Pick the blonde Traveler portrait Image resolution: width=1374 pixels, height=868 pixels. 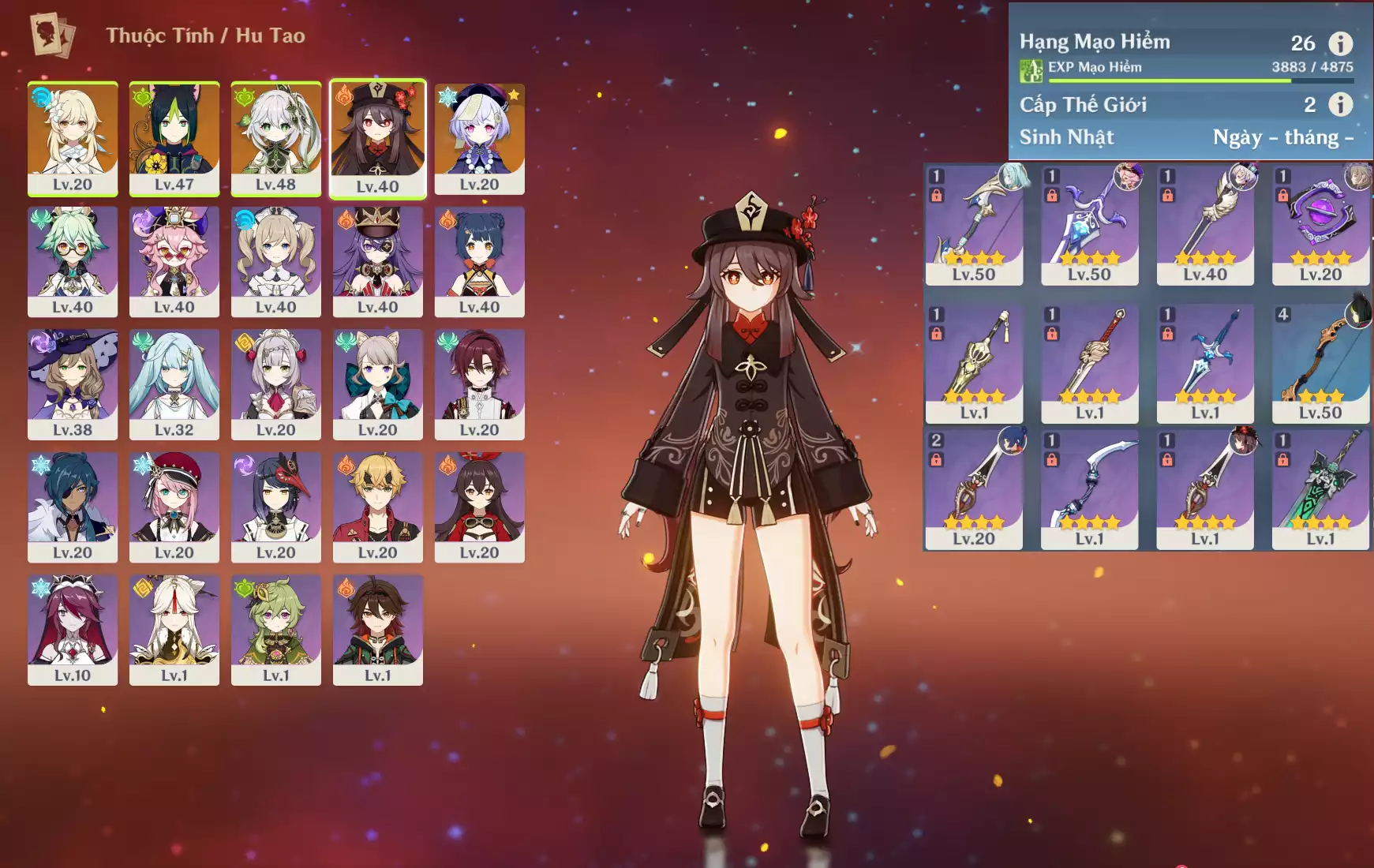point(73,138)
